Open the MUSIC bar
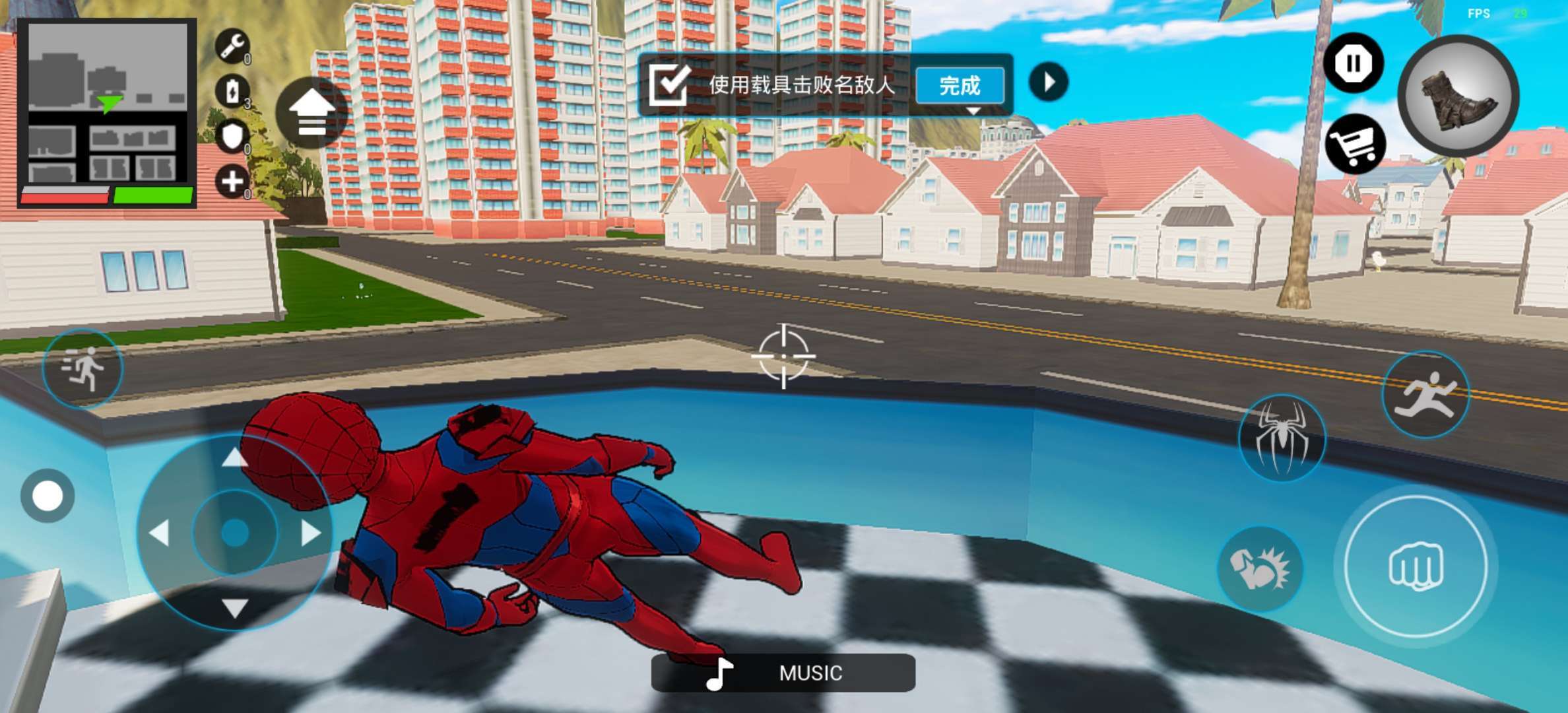1568x713 pixels. click(x=783, y=673)
